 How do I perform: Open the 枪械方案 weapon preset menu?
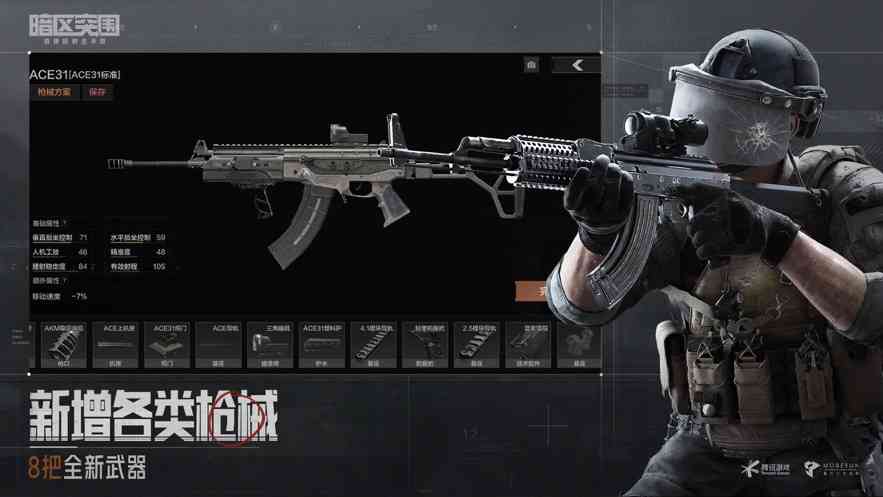pos(54,92)
